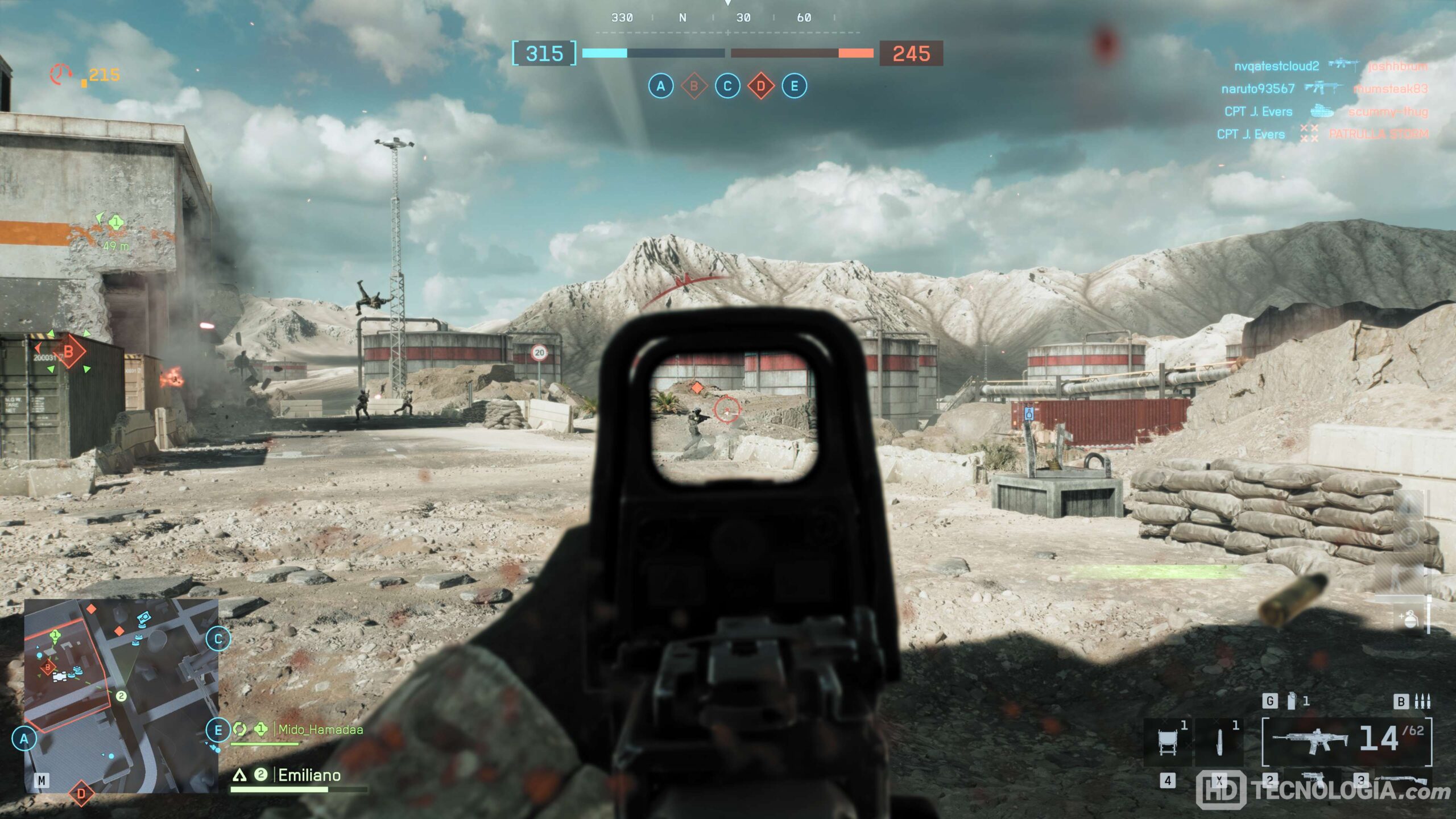Click the grenade icon above the weapon panel
This screenshot has width=1456, height=819.
point(1291,701)
